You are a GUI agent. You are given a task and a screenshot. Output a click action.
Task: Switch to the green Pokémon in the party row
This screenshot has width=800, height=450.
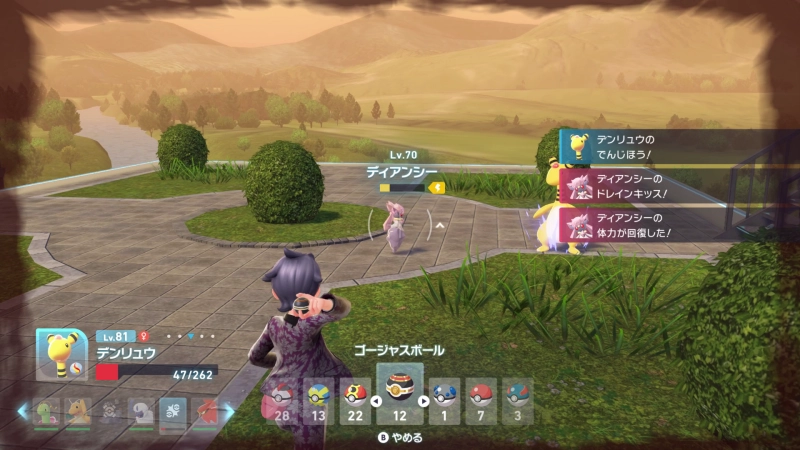(x=47, y=411)
